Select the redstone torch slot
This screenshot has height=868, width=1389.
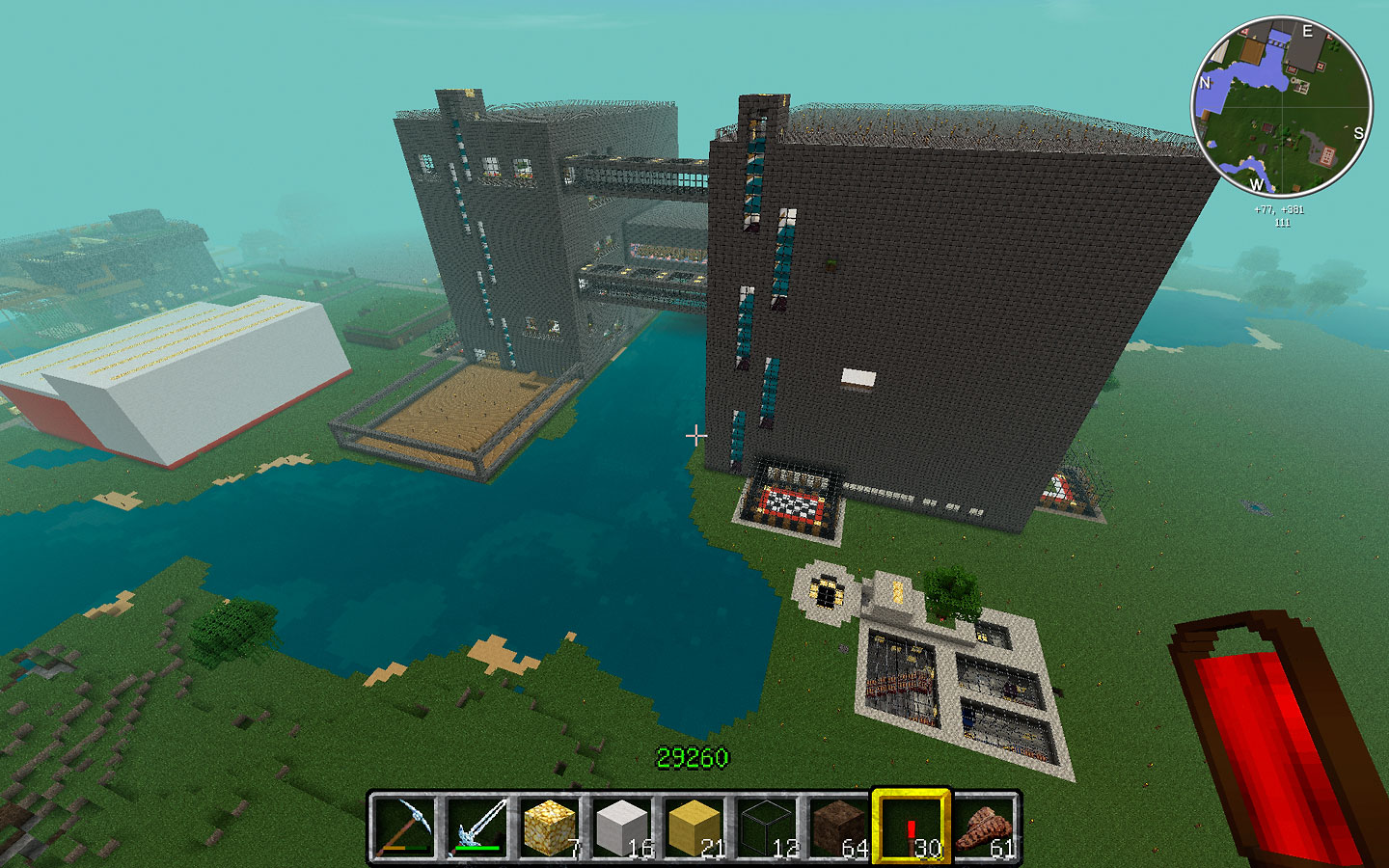tap(912, 827)
